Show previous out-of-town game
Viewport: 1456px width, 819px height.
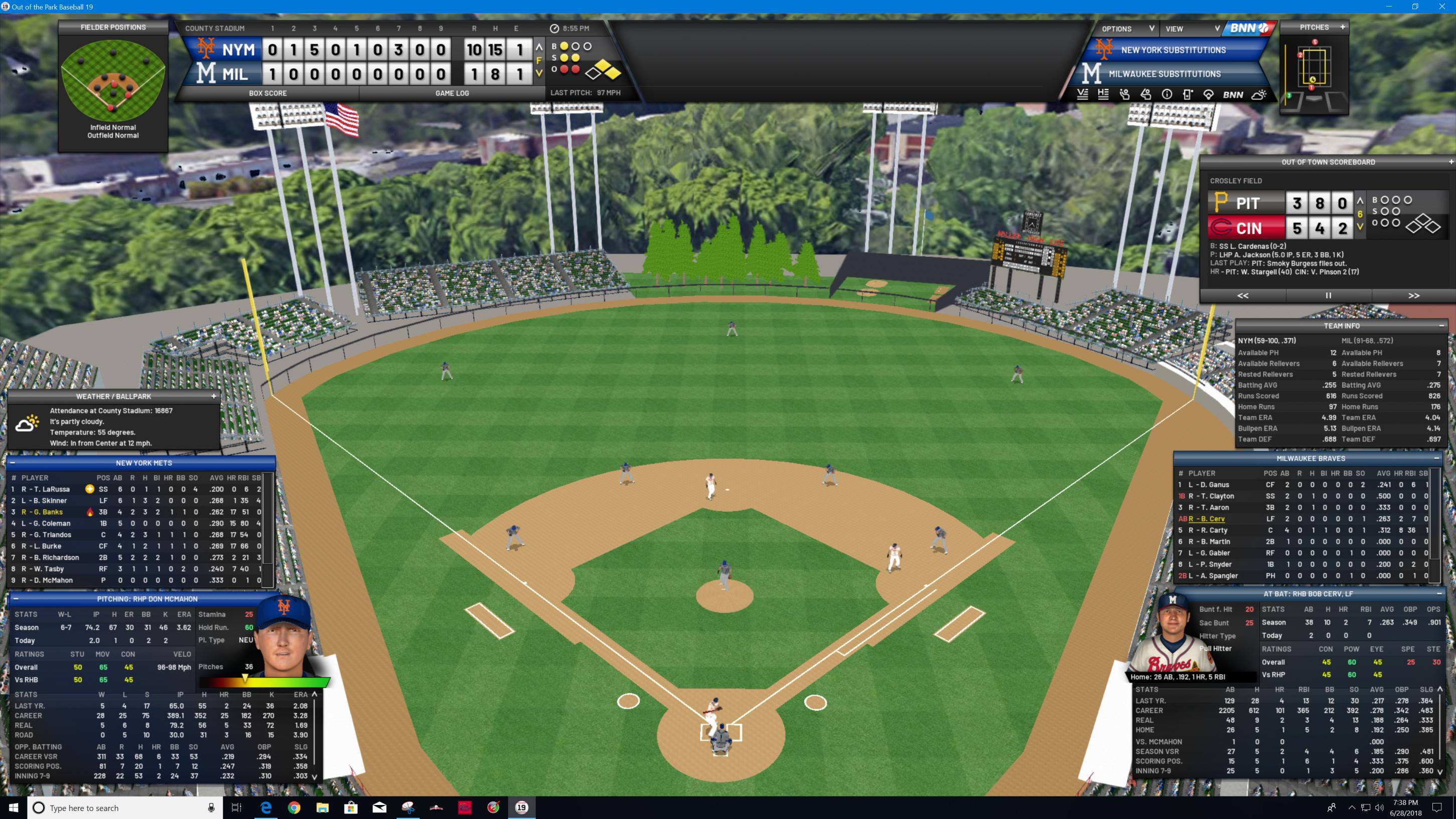[x=1242, y=296]
